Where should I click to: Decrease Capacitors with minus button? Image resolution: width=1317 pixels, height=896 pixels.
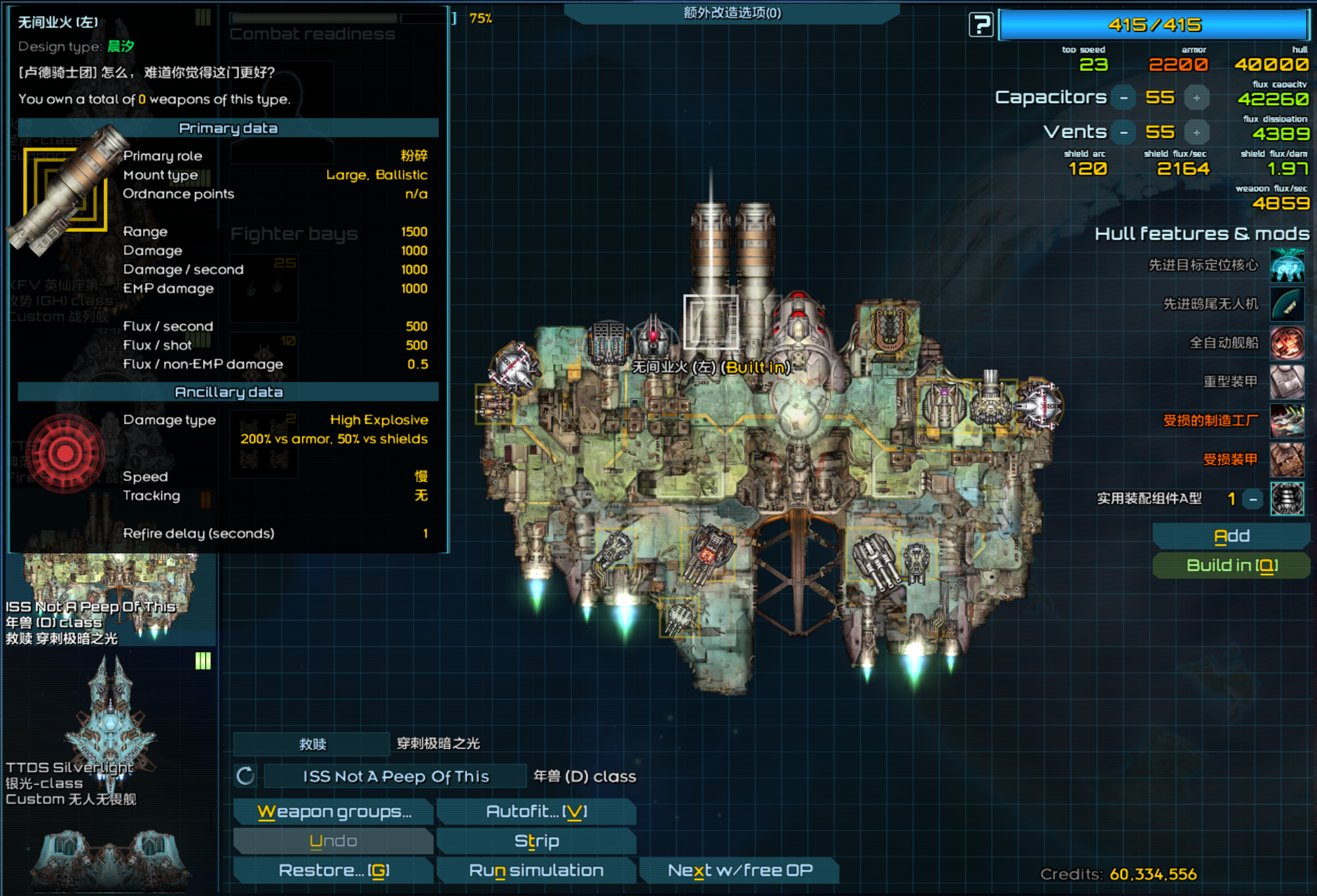tap(1124, 98)
